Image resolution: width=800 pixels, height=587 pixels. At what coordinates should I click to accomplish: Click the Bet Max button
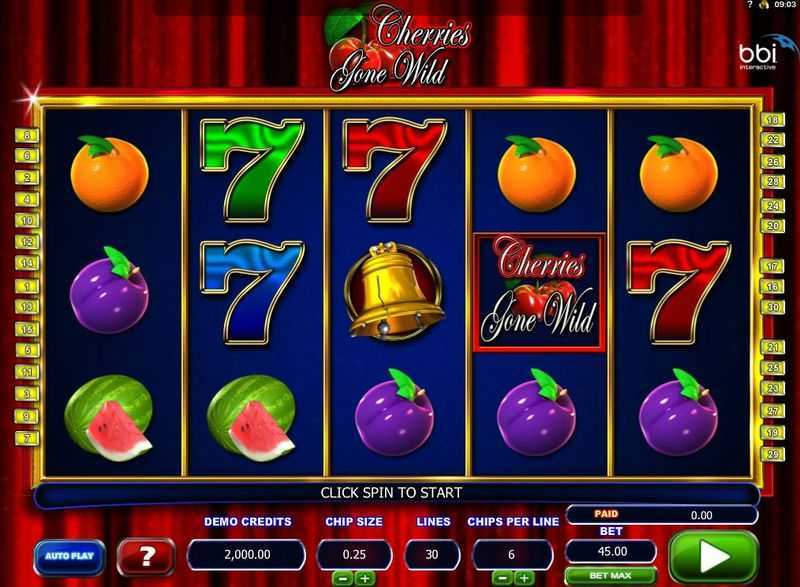(611, 577)
